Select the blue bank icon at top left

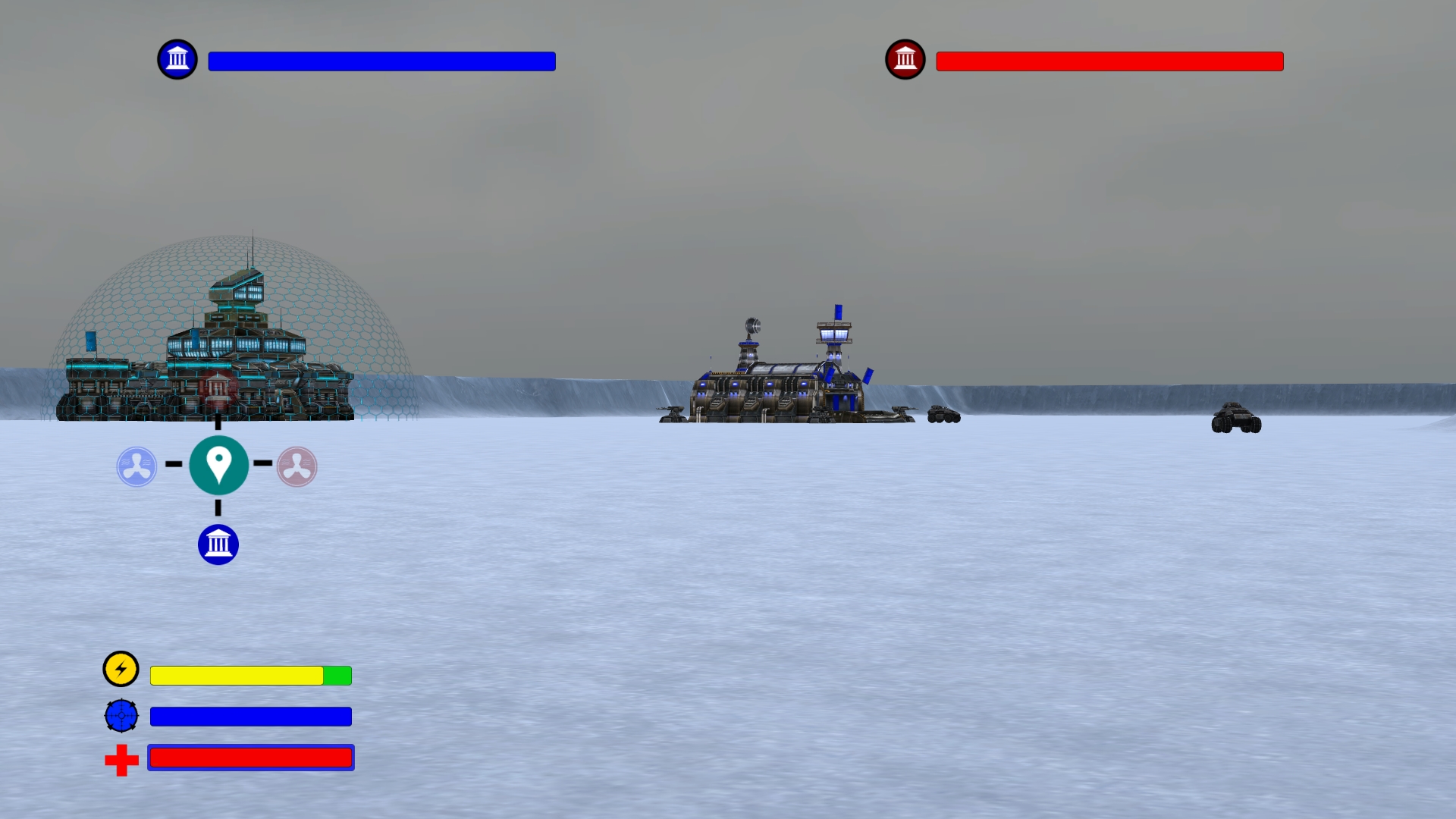pos(177,58)
